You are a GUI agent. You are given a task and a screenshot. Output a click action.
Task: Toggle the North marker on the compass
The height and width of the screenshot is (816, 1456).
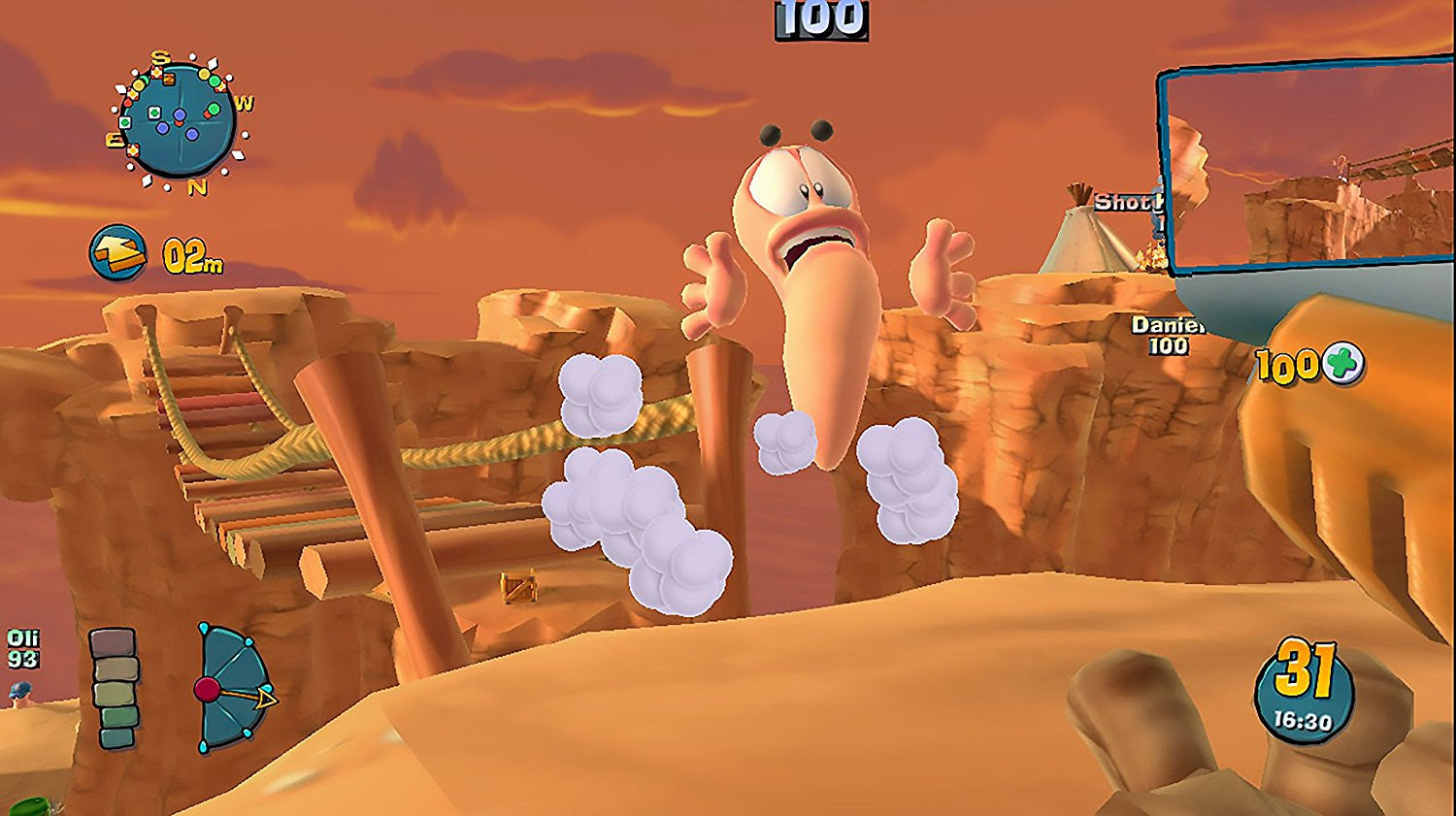(198, 184)
